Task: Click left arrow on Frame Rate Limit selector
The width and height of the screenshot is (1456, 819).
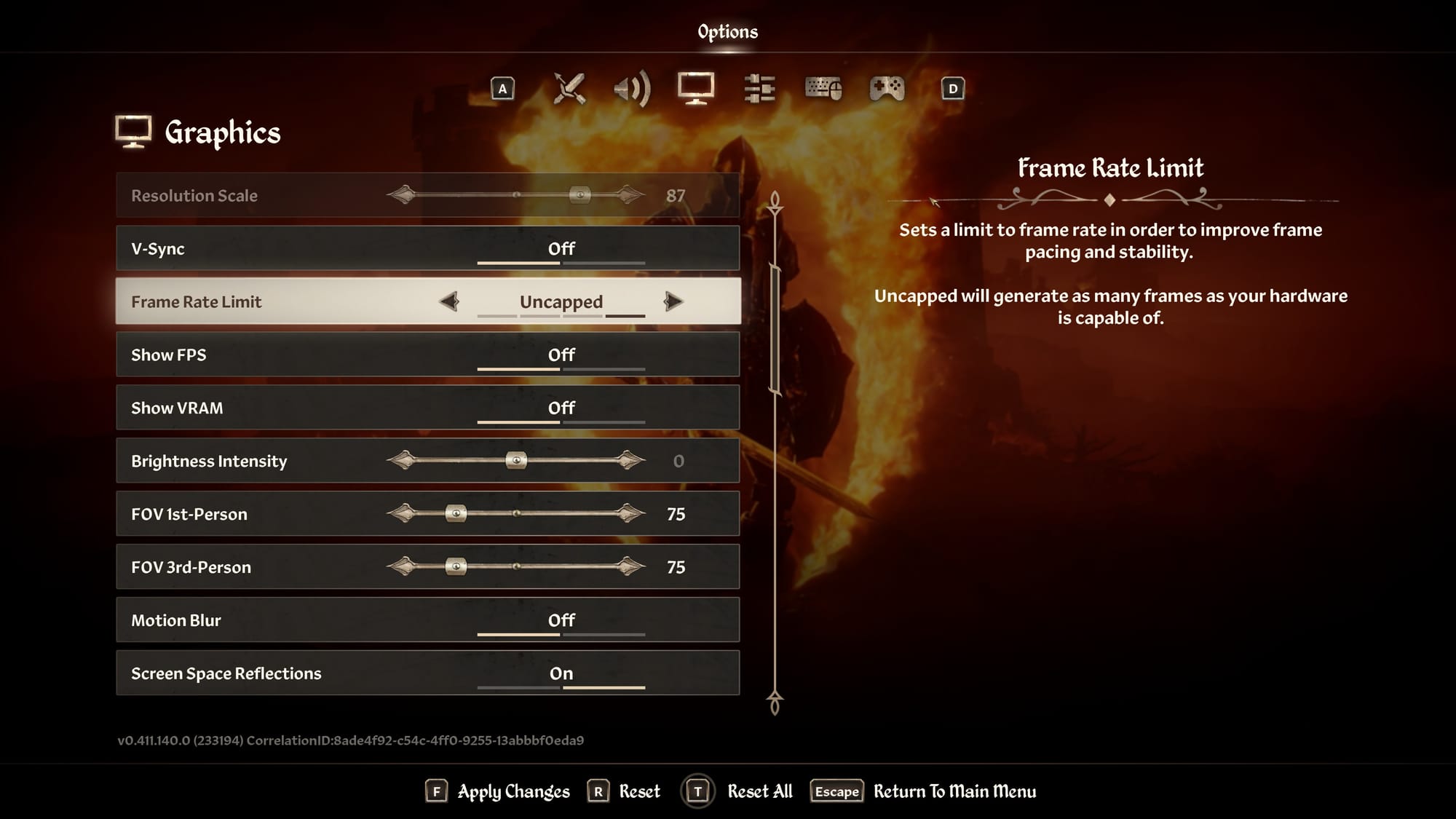Action: point(450,301)
